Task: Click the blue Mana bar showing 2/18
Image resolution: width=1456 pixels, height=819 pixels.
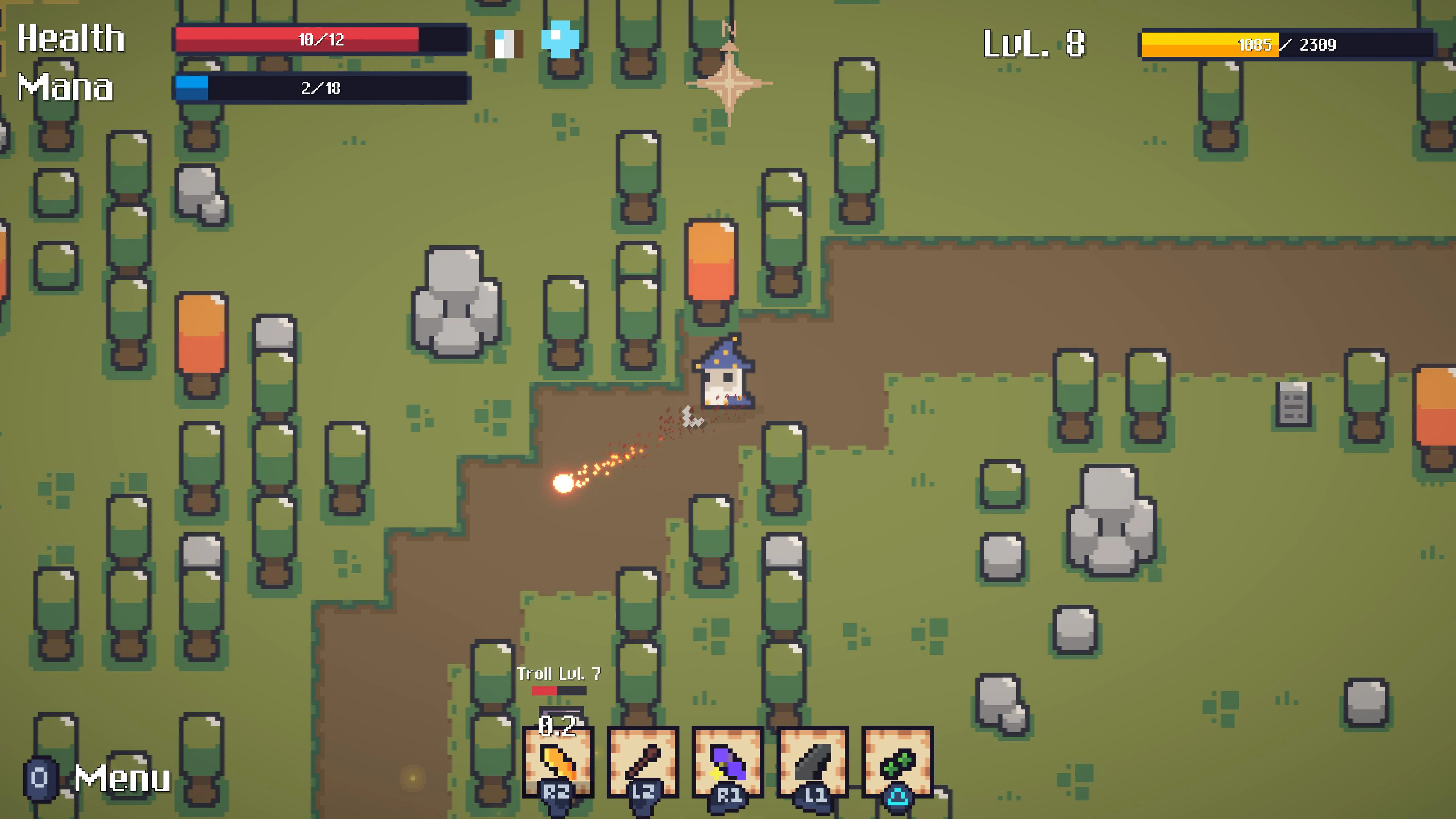Action: coord(322,88)
